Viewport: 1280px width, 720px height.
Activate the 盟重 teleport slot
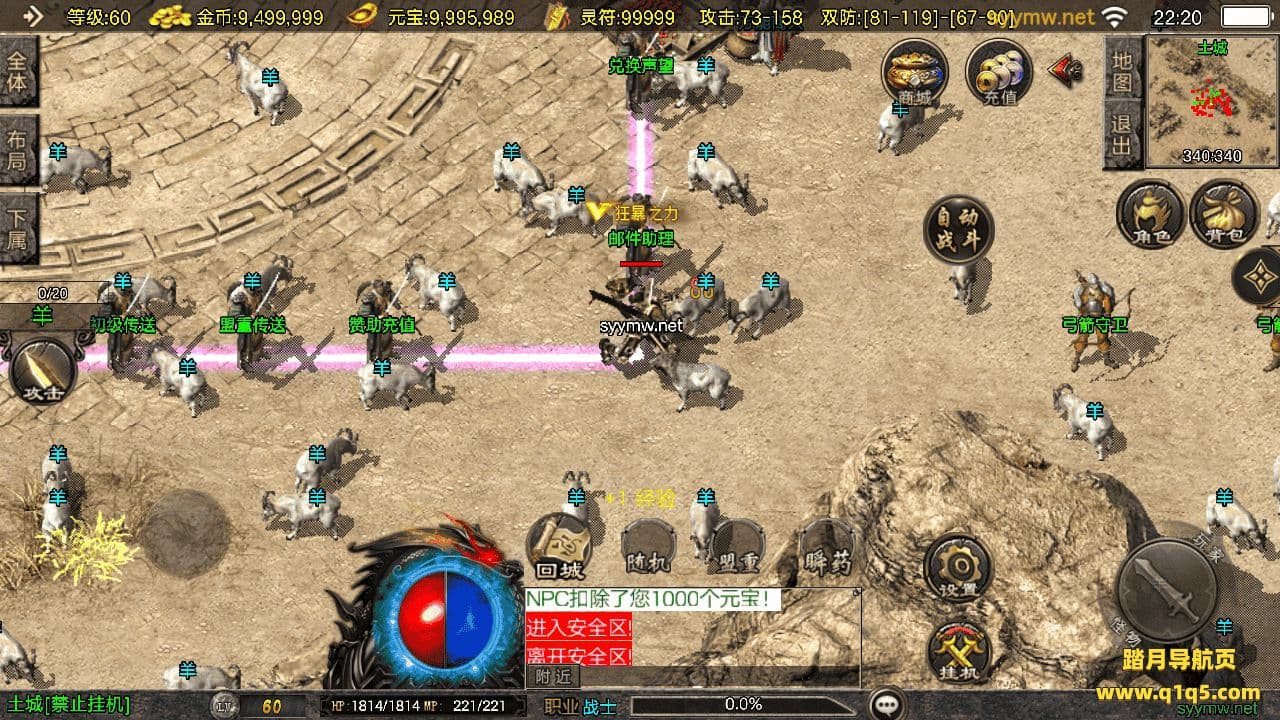[x=738, y=547]
